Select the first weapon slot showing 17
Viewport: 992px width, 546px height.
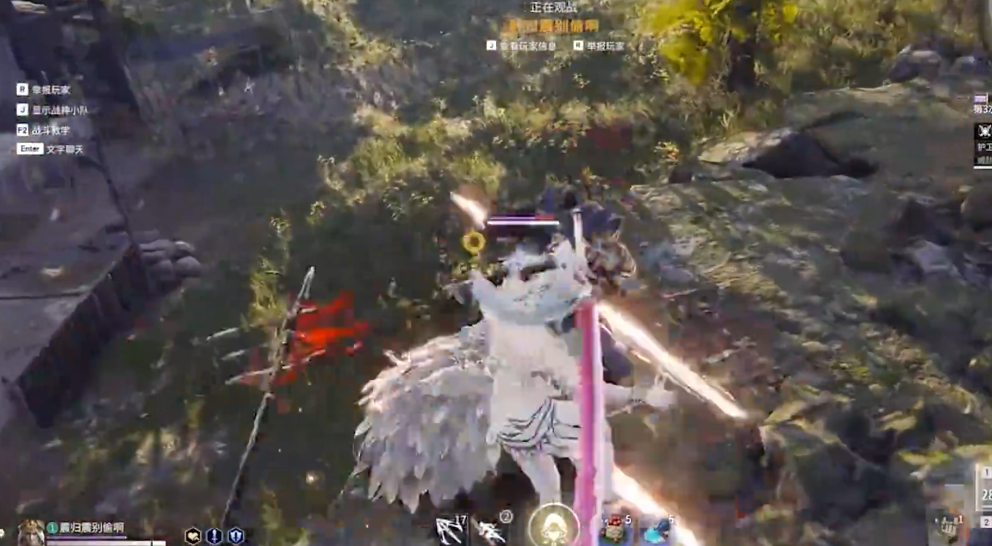click(x=449, y=530)
